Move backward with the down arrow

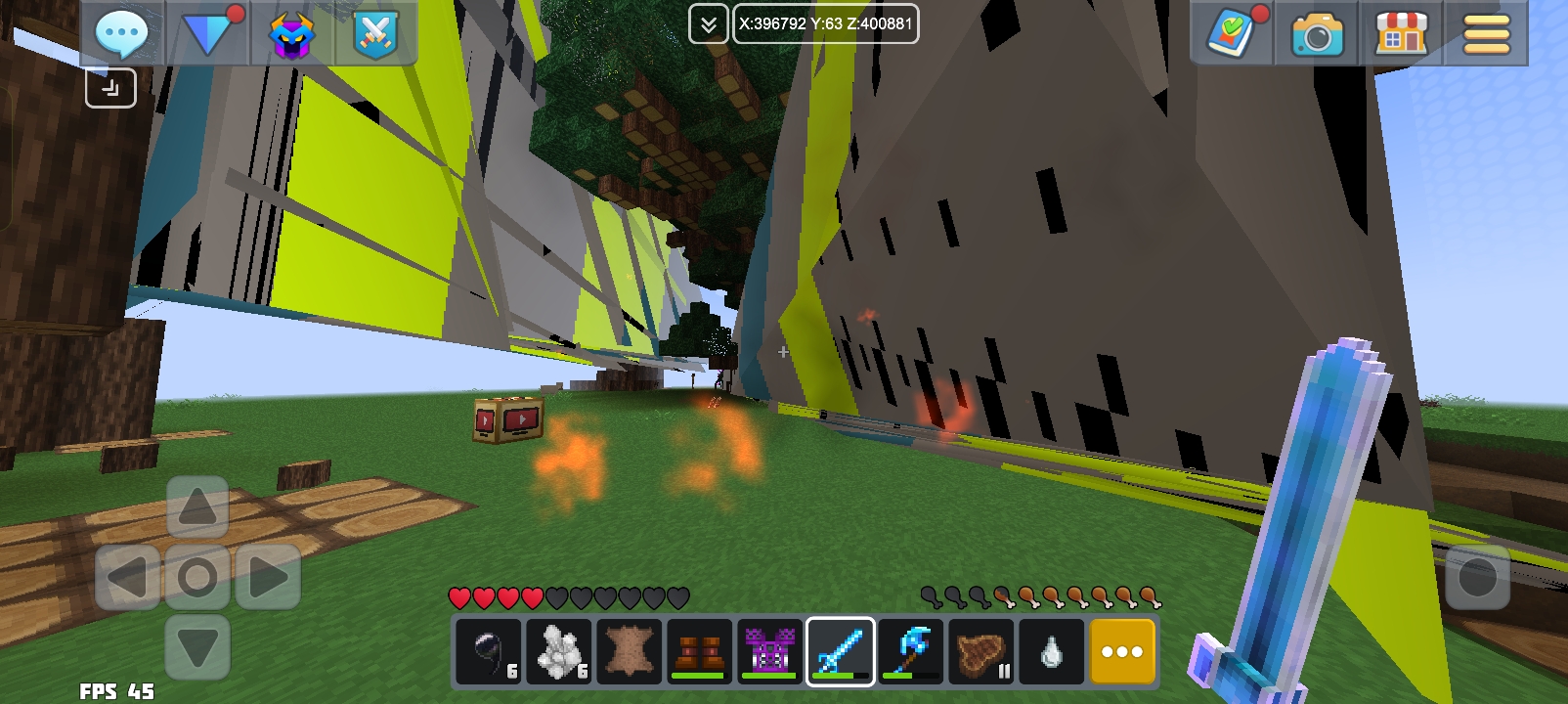pyautogui.click(x=197, y=646)
